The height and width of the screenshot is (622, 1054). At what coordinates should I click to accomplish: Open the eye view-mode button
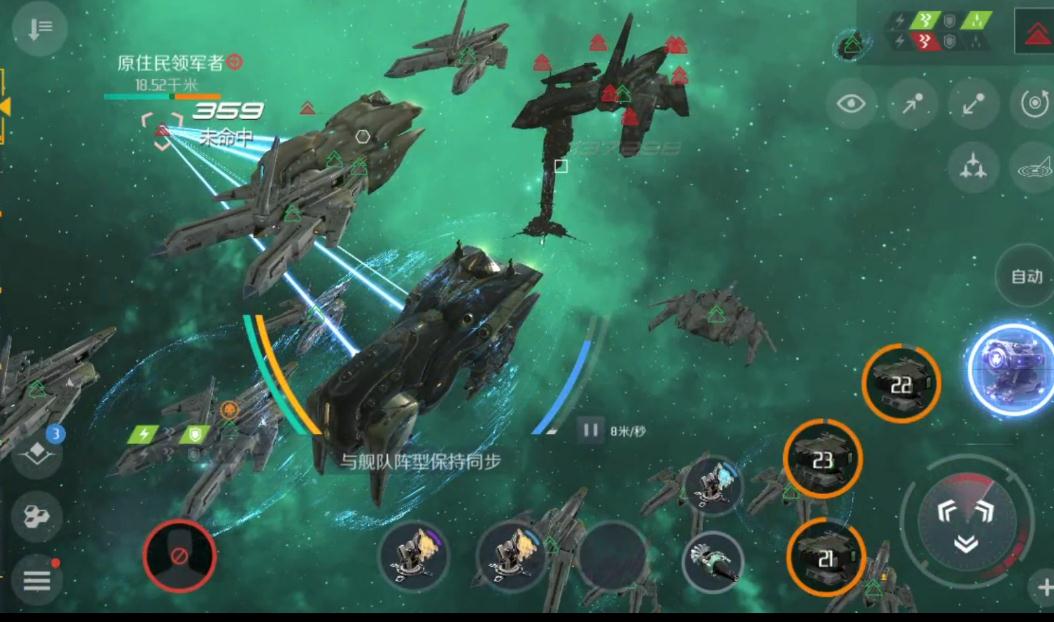coord(851,104)
